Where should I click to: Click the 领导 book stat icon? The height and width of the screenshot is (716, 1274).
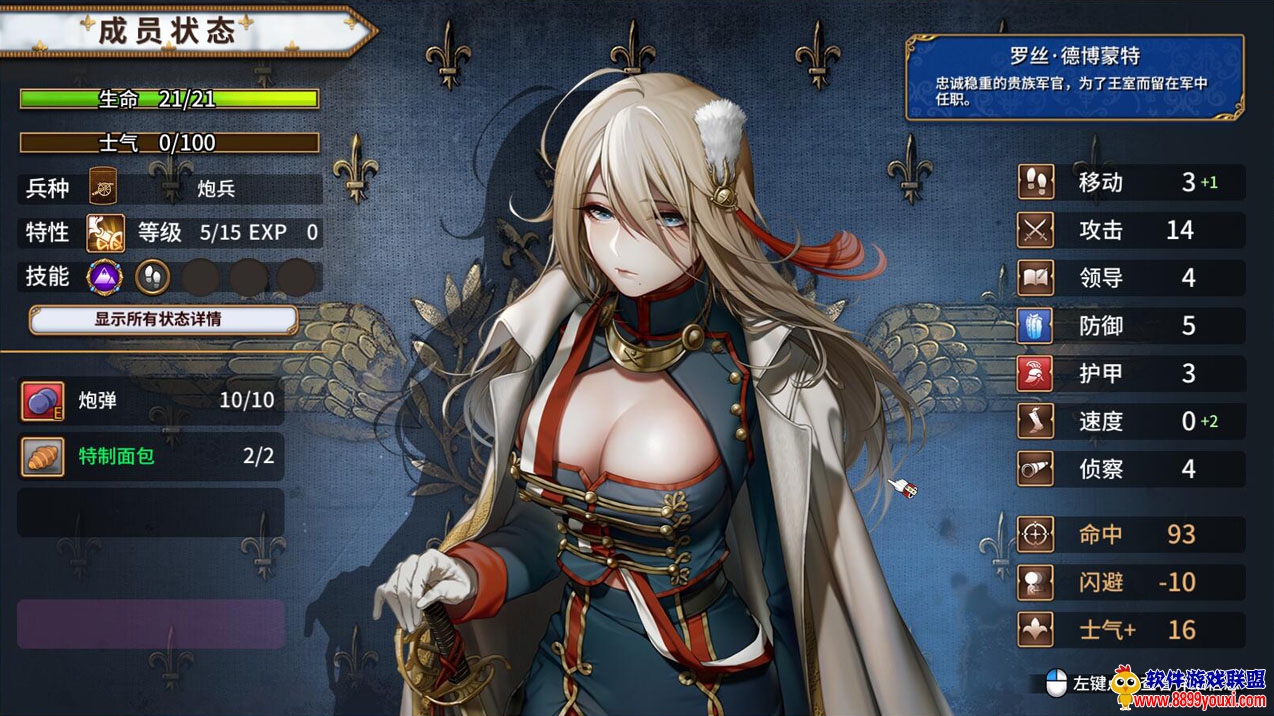1036,278
